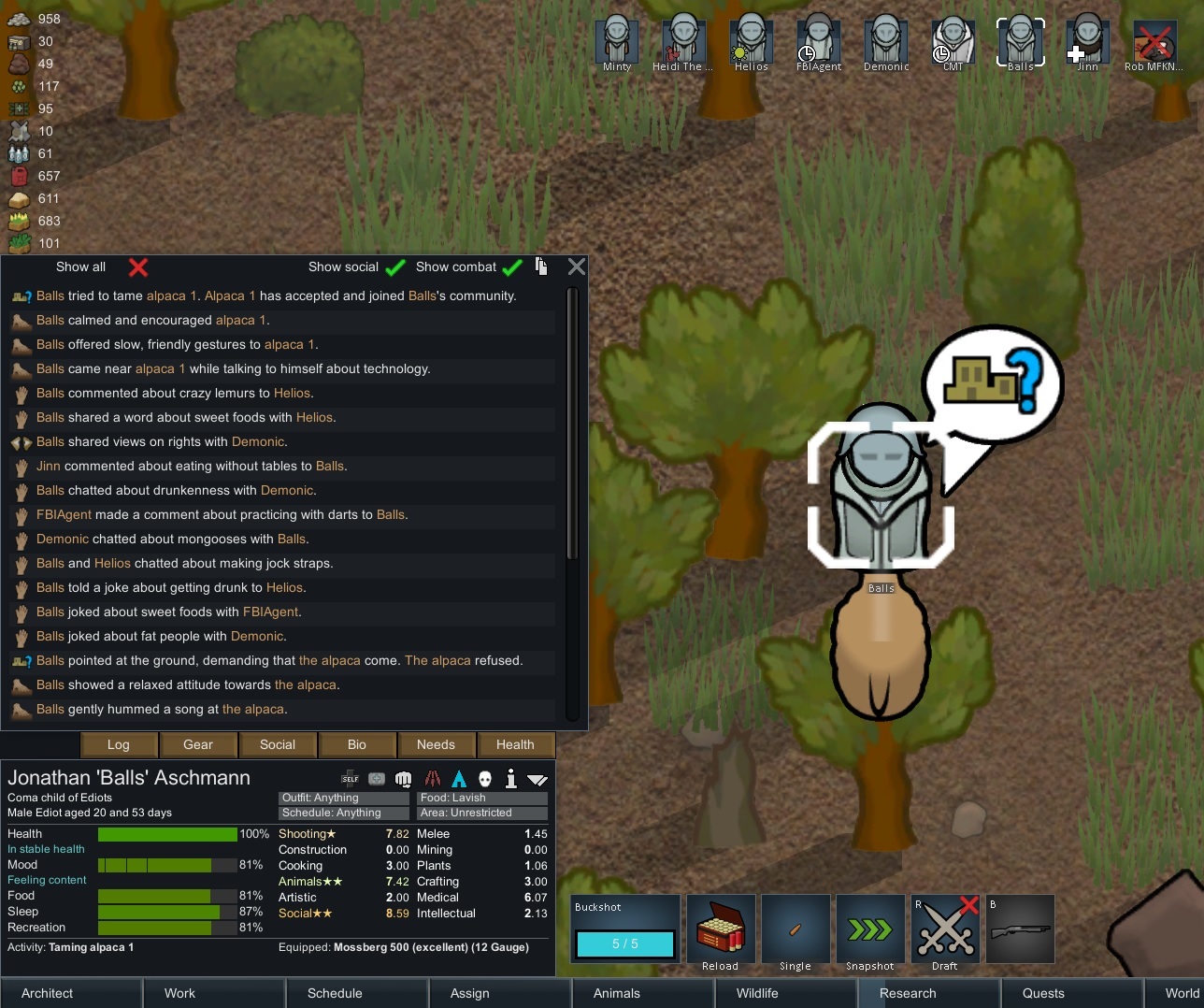
Task: Toggle the Show social checkbox
Action: point(395,267)
